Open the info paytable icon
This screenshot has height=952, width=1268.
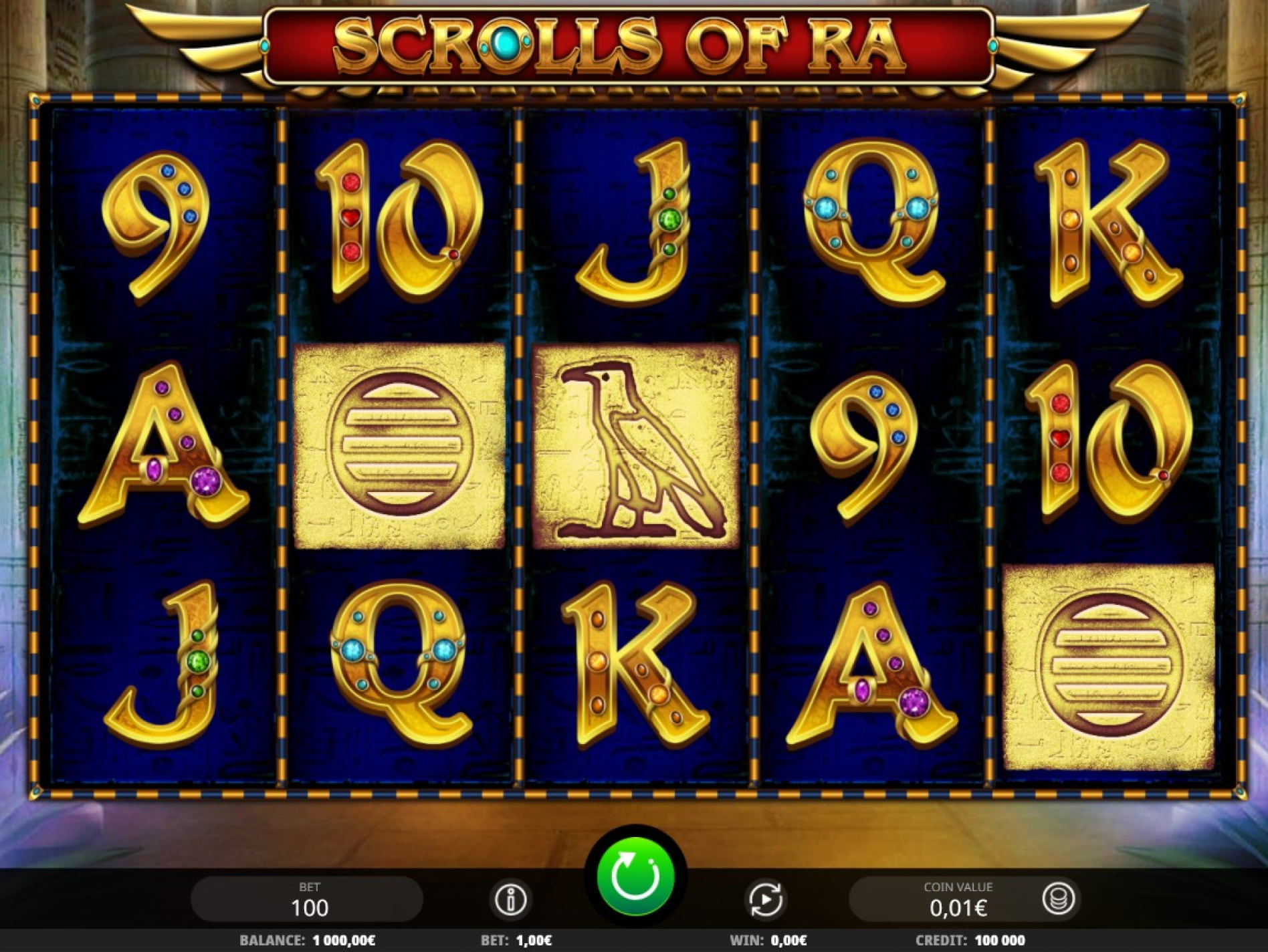[x=511, y=899]
